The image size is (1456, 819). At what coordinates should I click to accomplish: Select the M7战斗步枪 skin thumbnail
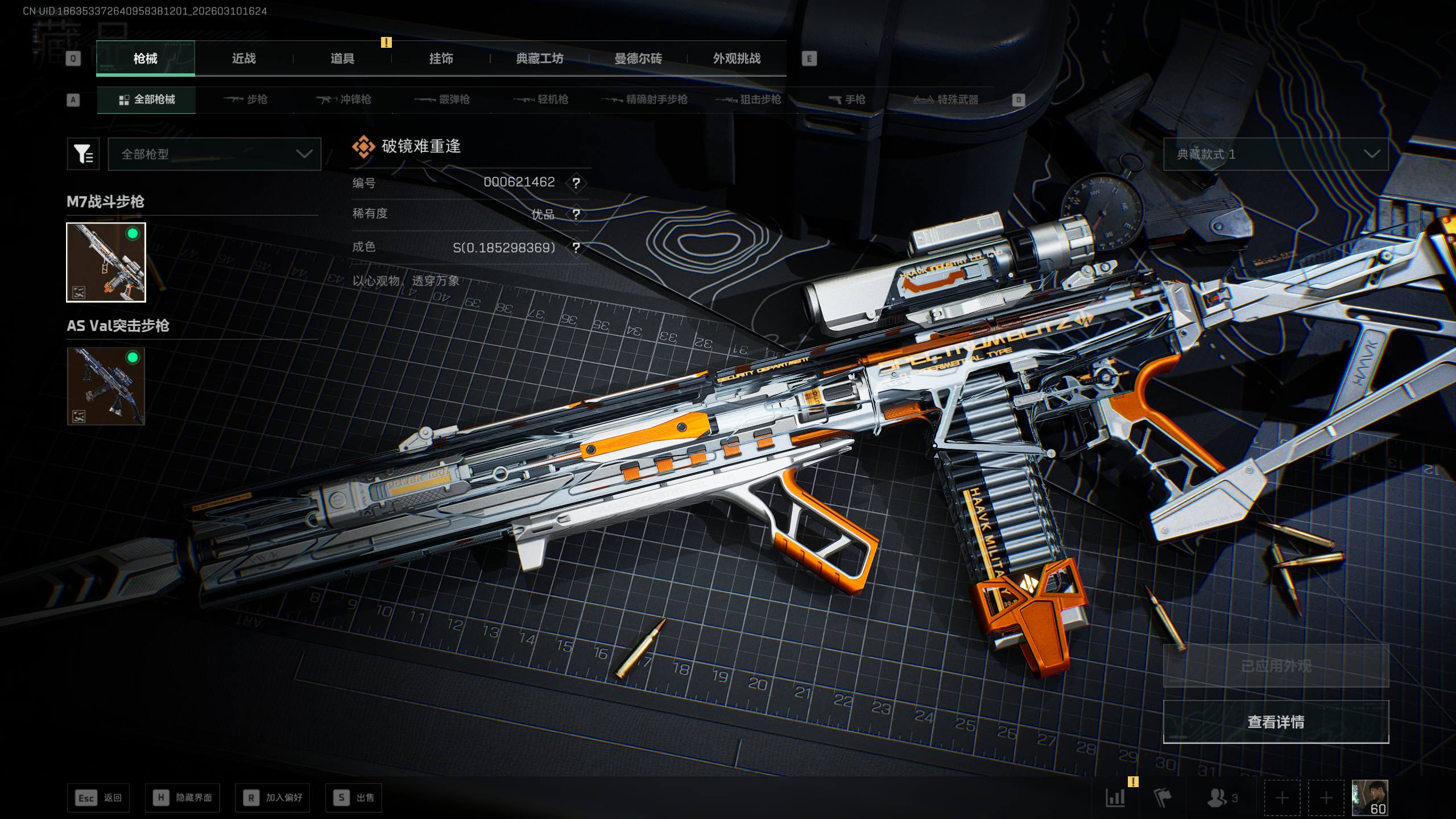point(106,262)
